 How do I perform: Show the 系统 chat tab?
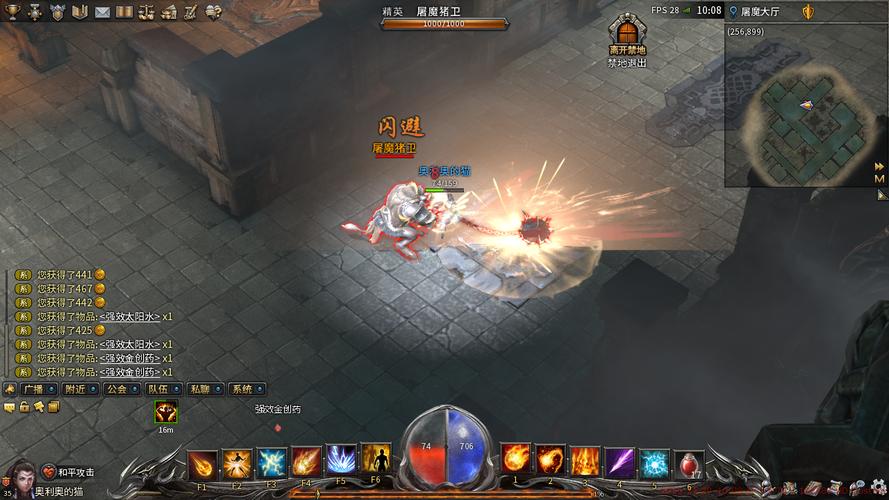click(x=245, y=389)
